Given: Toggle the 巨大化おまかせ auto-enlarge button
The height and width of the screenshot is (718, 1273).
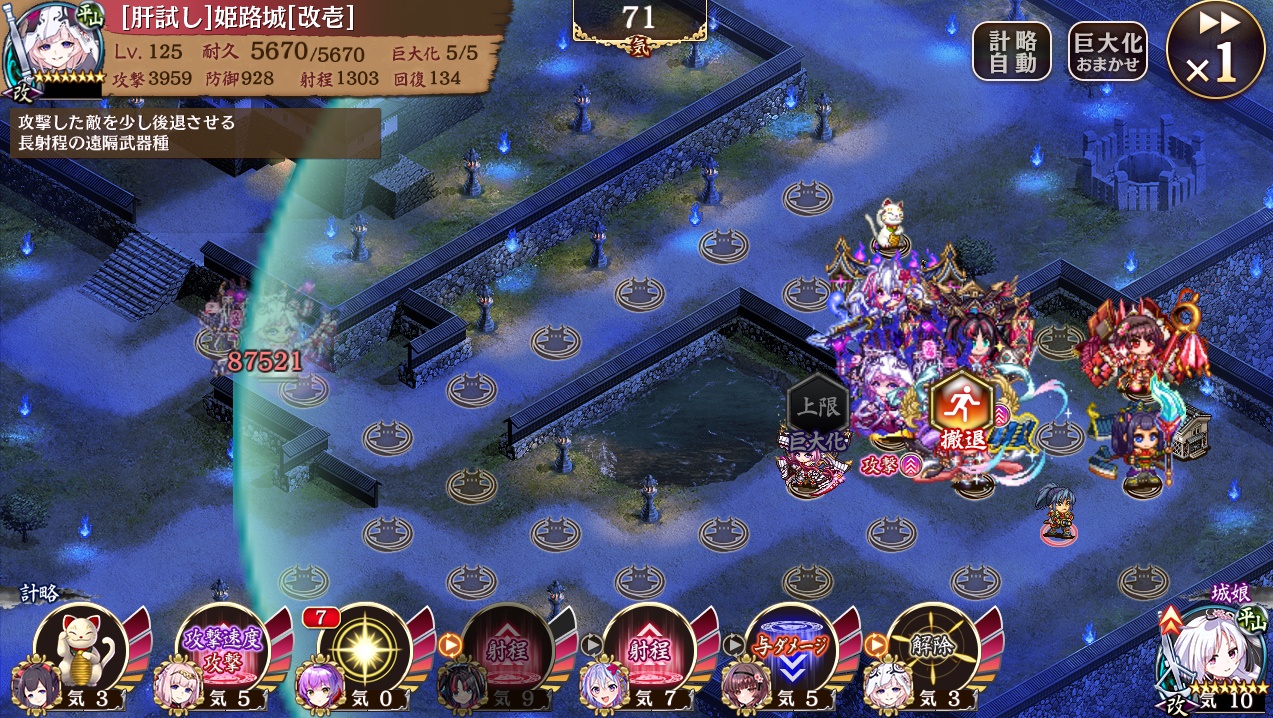Looking at the screenshot, I should [x=1107, y=51].
